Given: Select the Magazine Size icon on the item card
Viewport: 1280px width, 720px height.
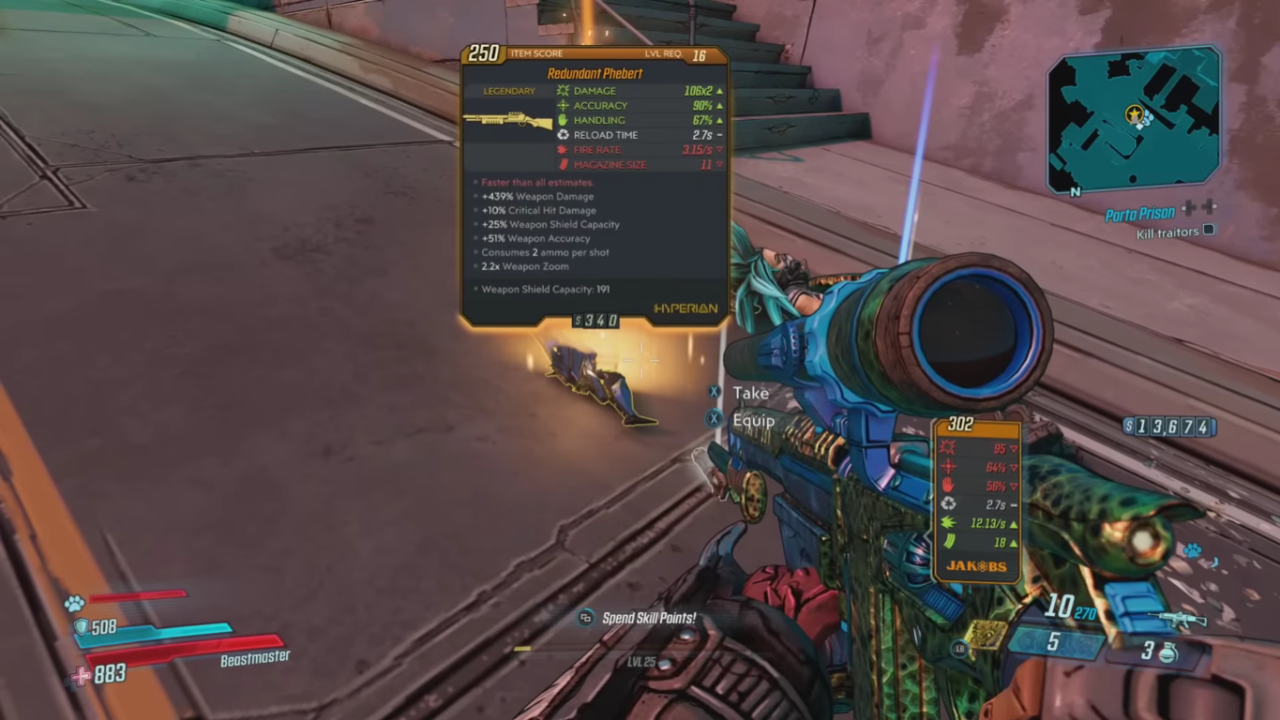Looking at the screenshot, I should 563,164.
